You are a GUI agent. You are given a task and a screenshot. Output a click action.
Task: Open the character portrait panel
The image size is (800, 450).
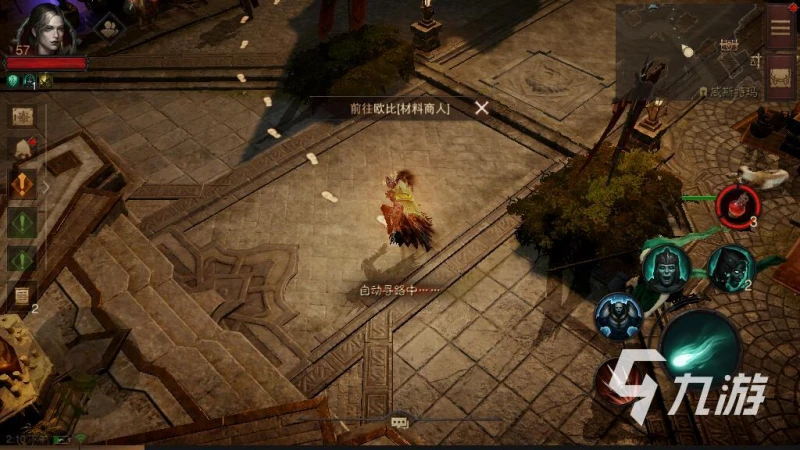pyautogui.click(x=46, y=26)
